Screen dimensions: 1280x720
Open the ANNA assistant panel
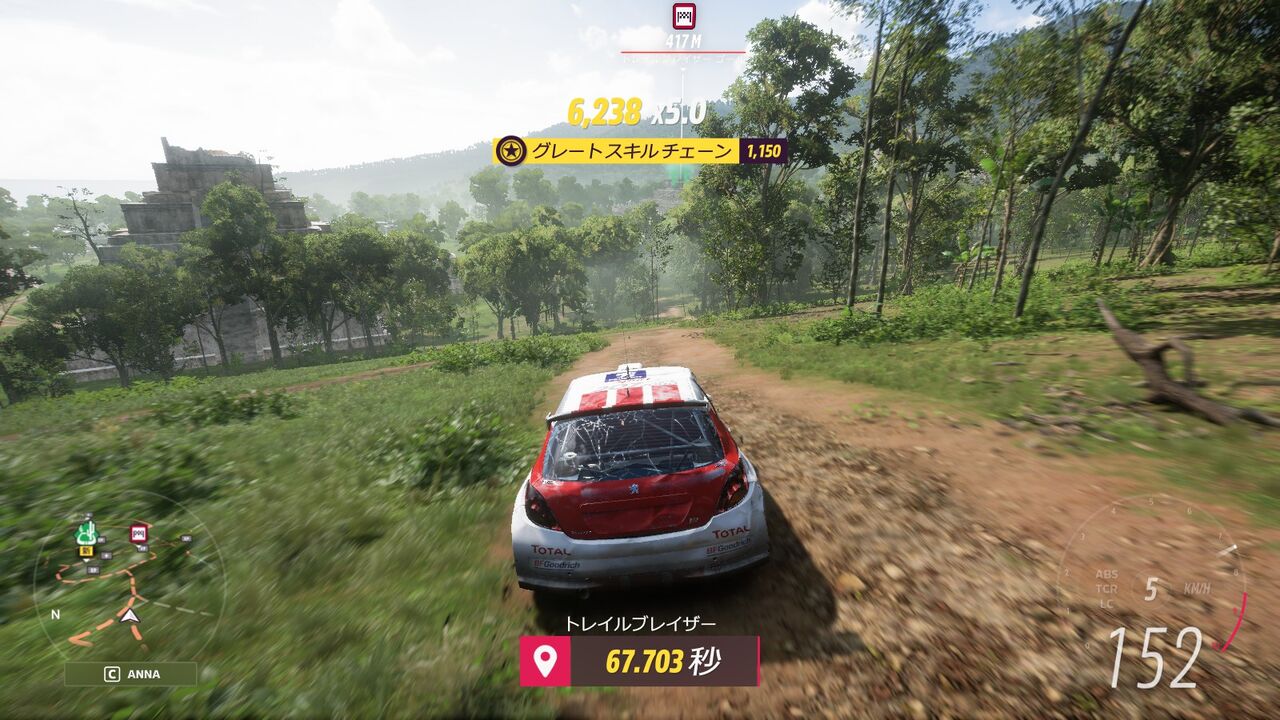tap(131, 674)
